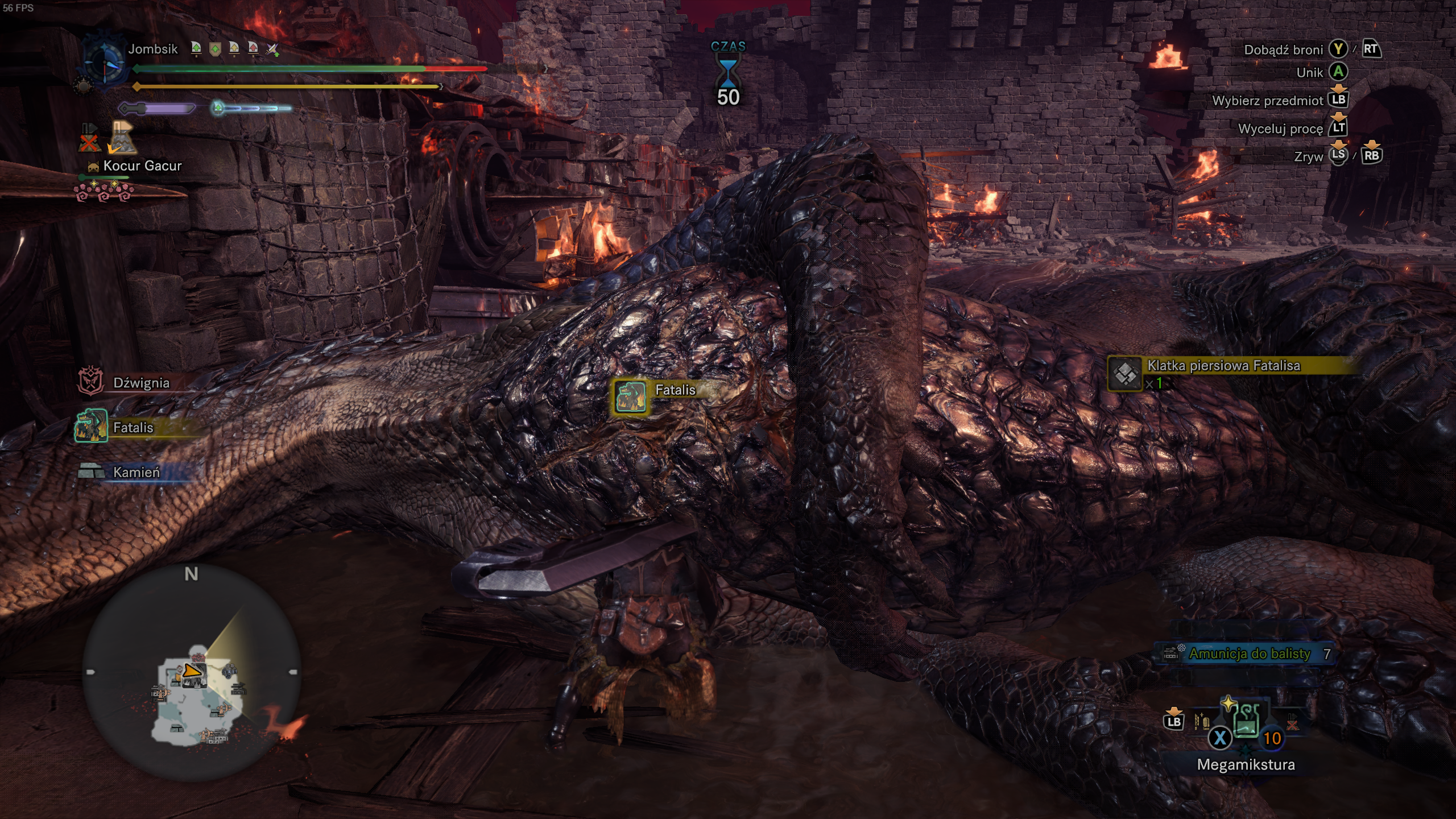
Task: Click the Jombsik player name
Action: tap(153, 49)
